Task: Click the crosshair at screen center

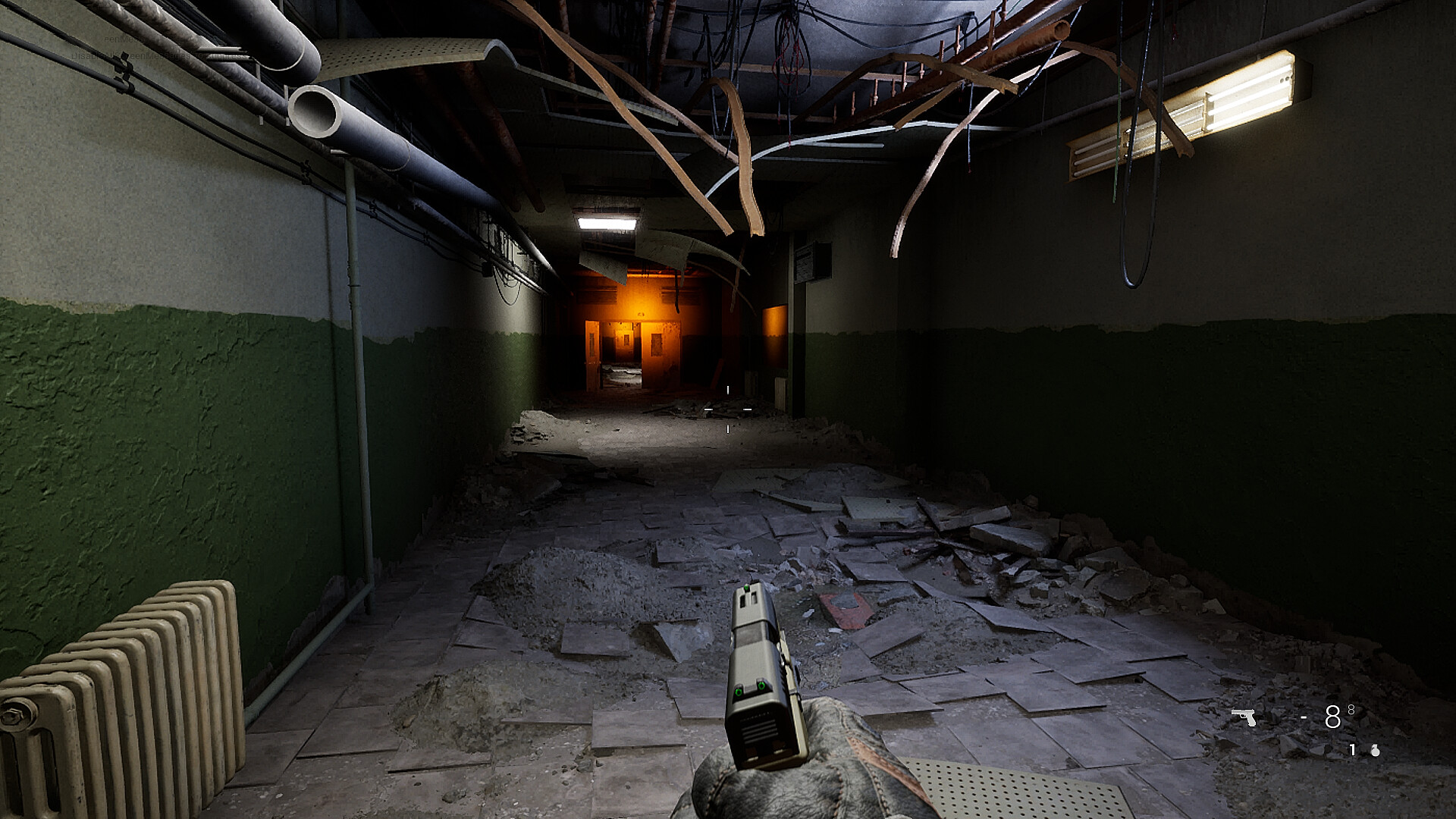Action: coord(726,409)
